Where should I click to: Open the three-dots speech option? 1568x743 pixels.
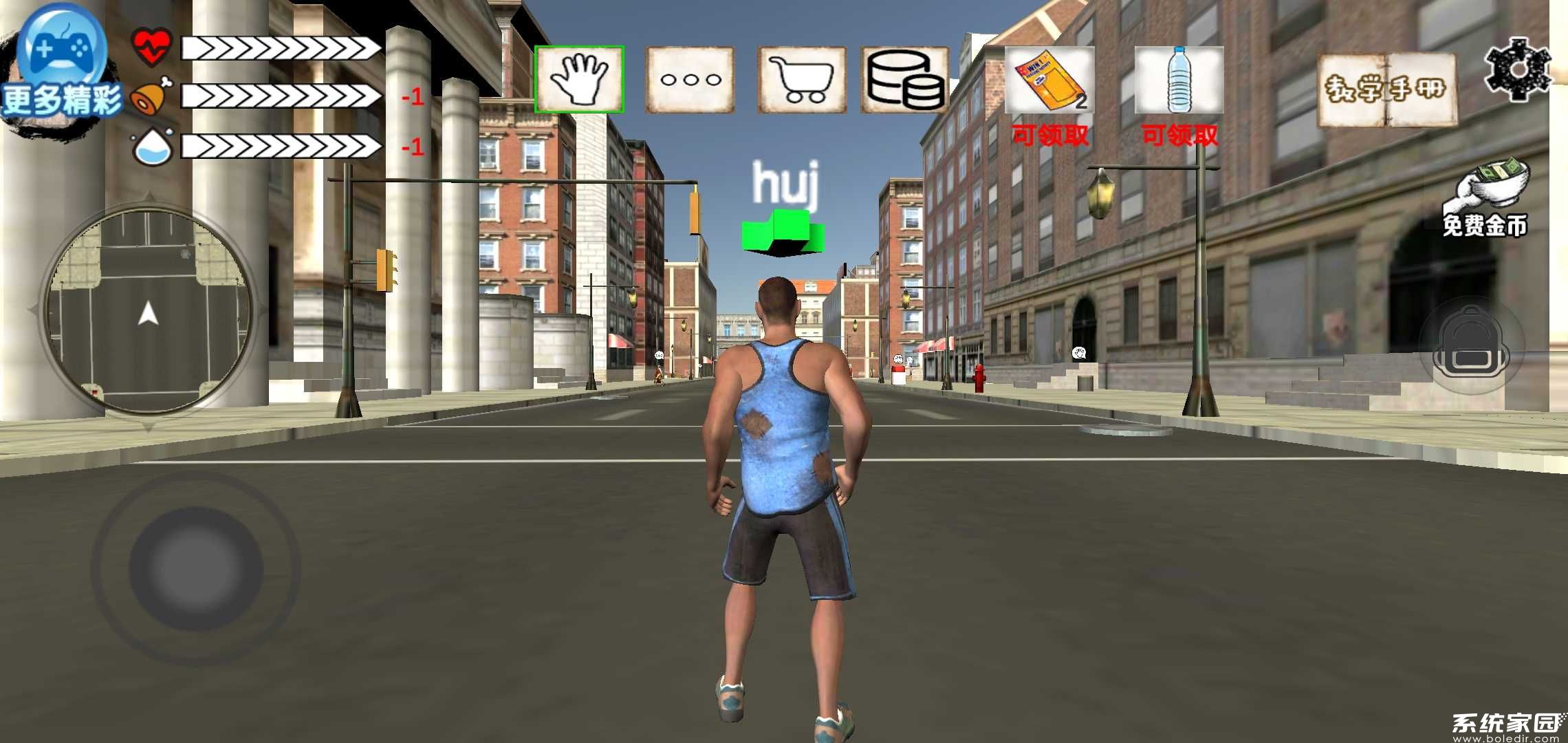[x=690, y=80]
